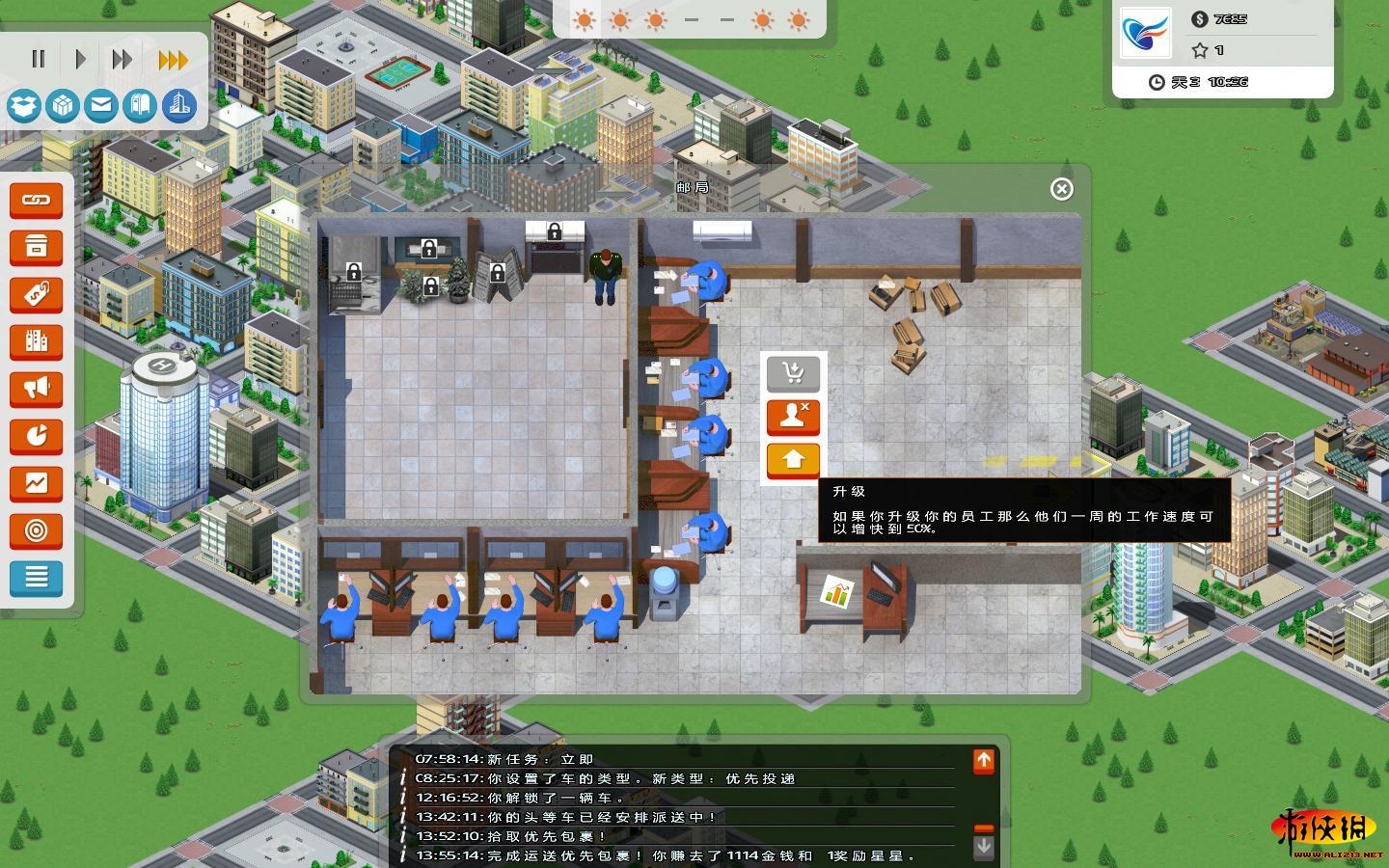Show the pie chart statistics
Viewport: 1389px width, 868px height.
point(37,436)
